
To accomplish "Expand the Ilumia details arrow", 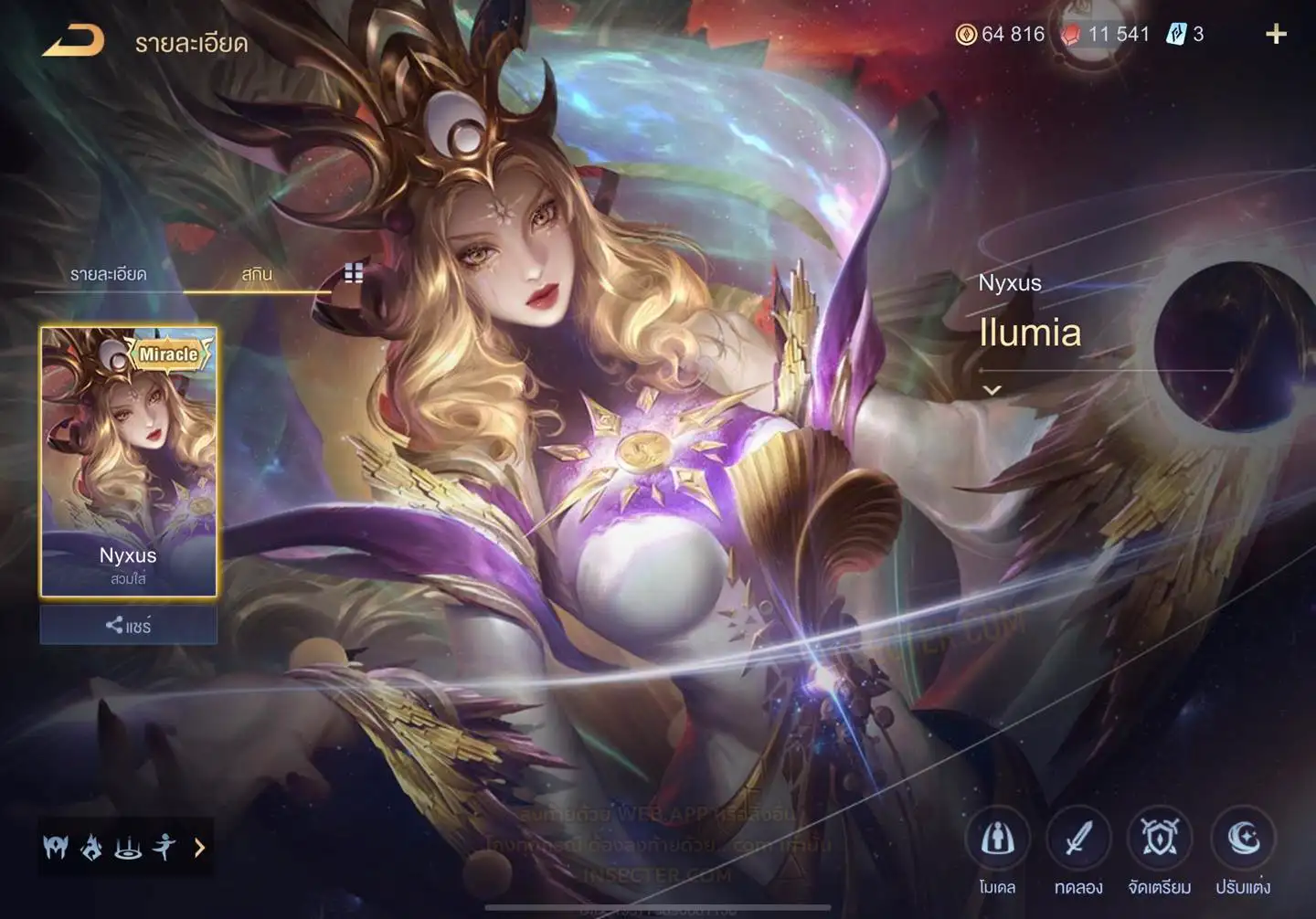I will coord(992,390).
